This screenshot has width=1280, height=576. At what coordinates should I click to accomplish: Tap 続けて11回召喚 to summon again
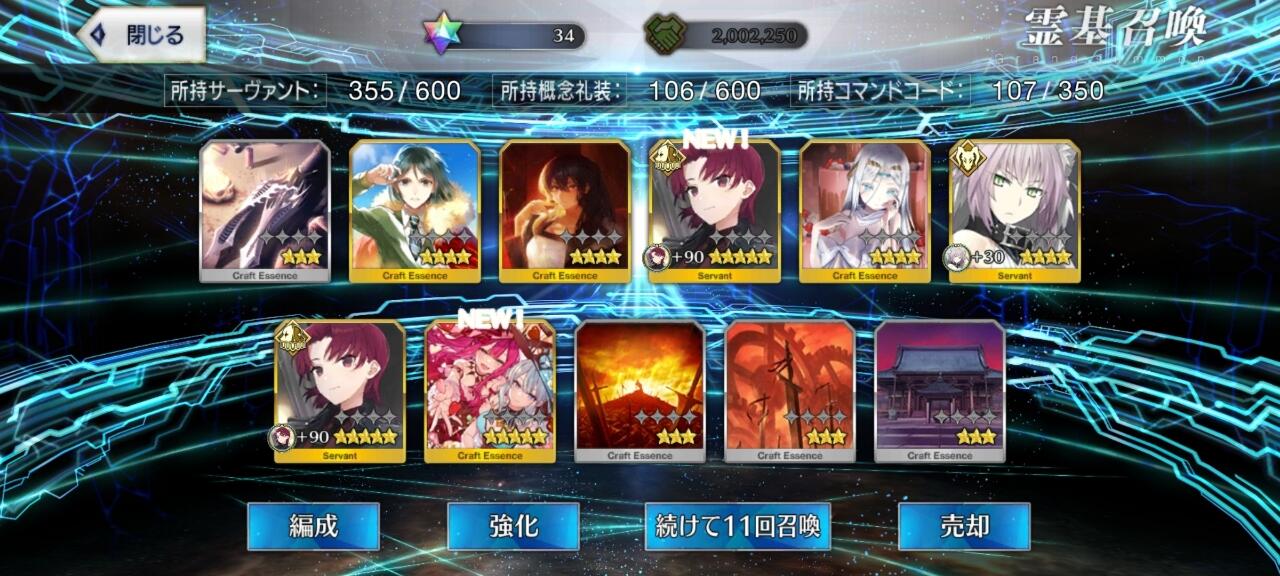pos(737,526)
